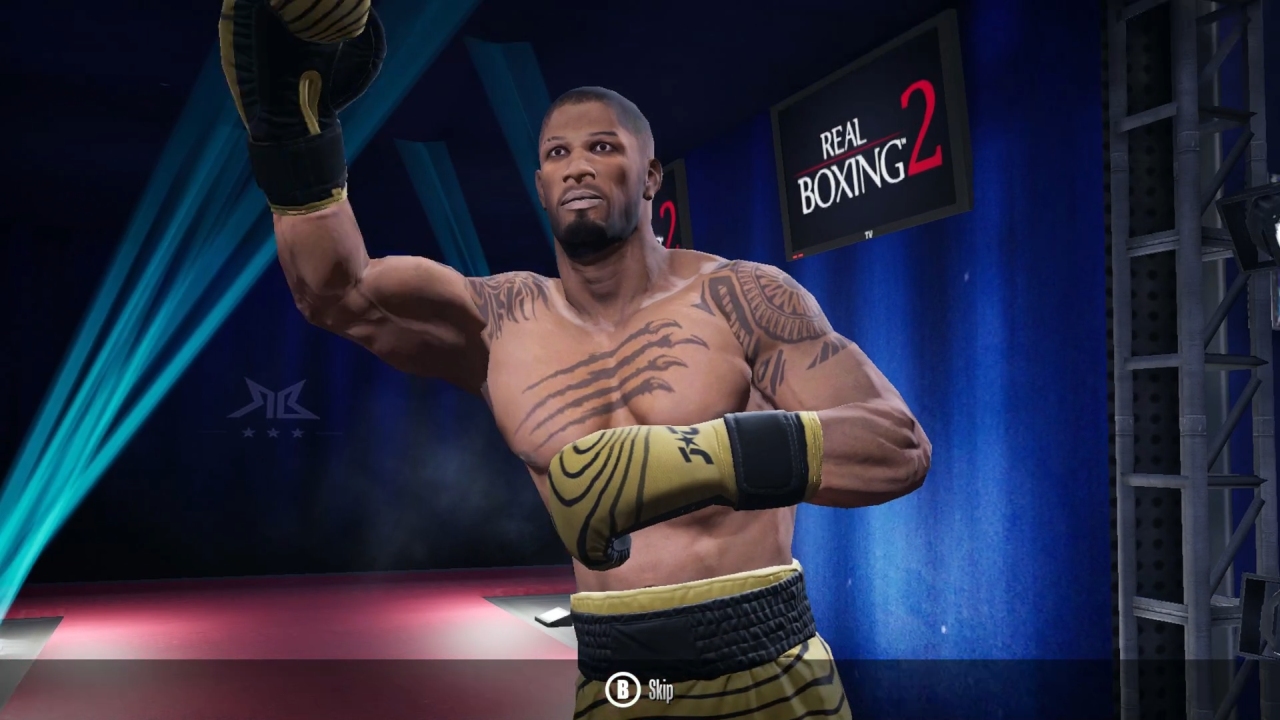Image resolution: width=1280 pixels, height=720 pixels.
Task: Click the boxer's raised golden glove
Action: 300,90
